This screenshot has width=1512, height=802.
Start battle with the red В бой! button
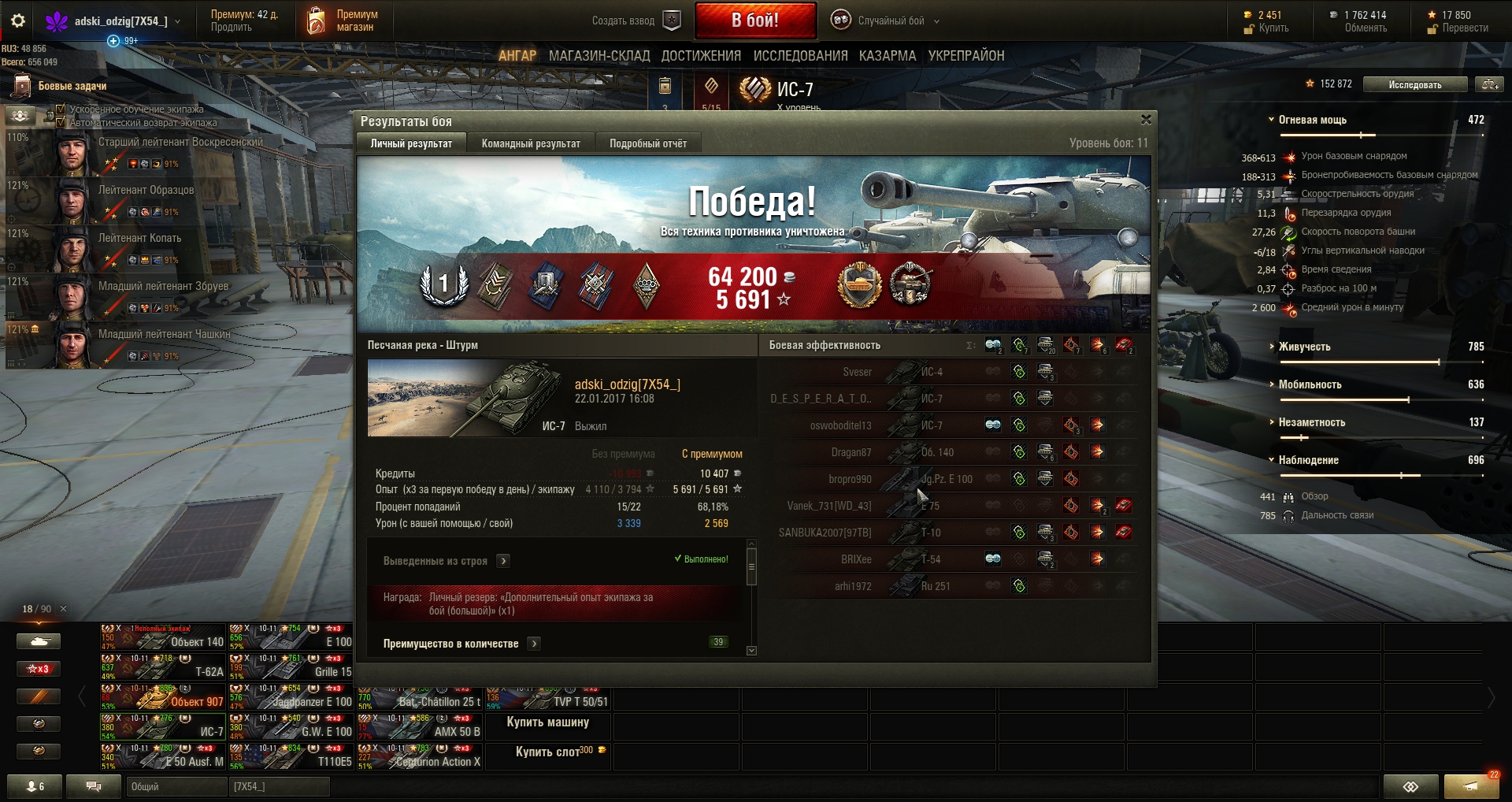[x=754, y=20]
